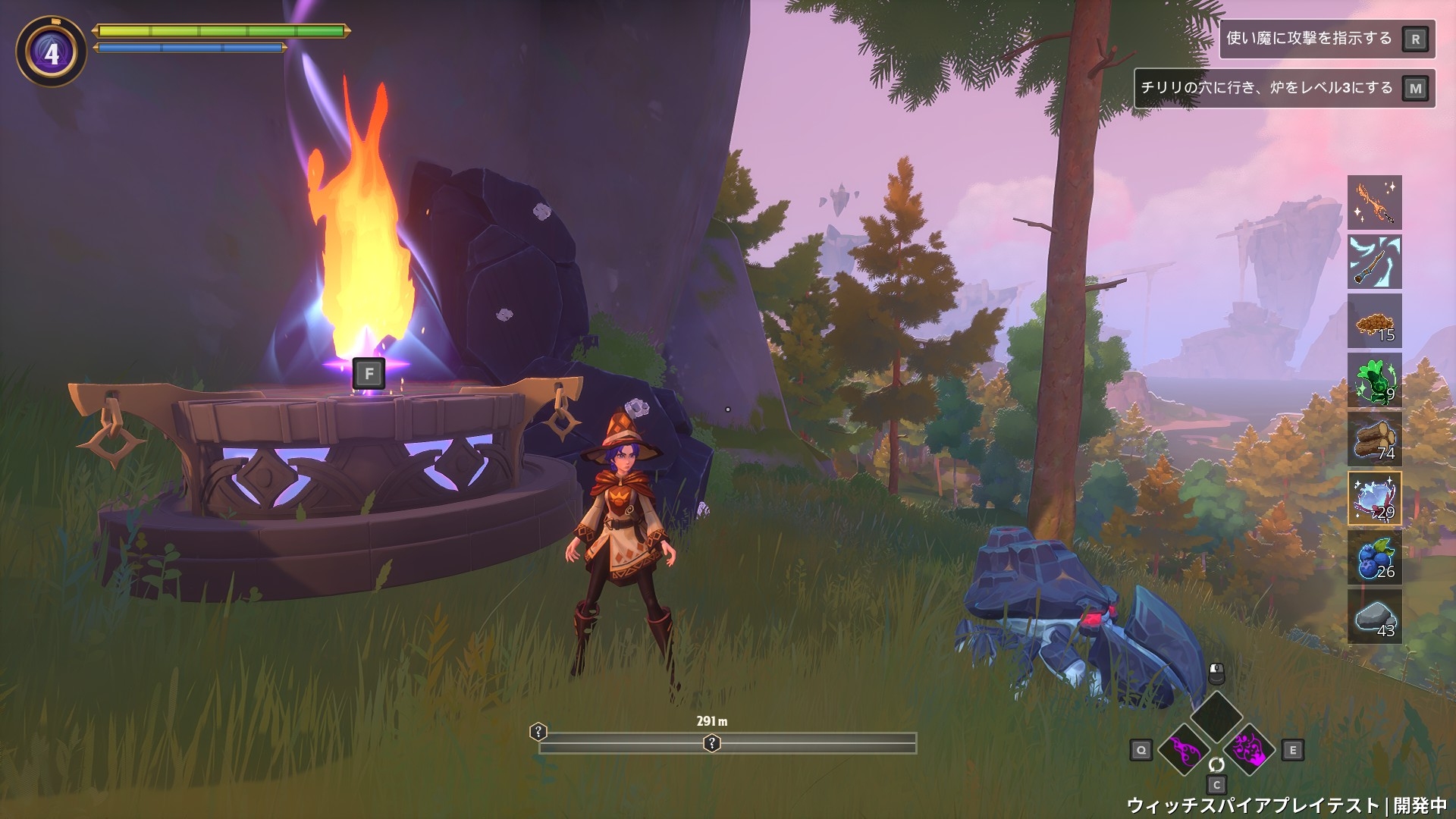Image resolution: width=1456 pixels, height=819 pixels.
Task: Select the fiery wand hotbar slot
Action: [1374, 202]
